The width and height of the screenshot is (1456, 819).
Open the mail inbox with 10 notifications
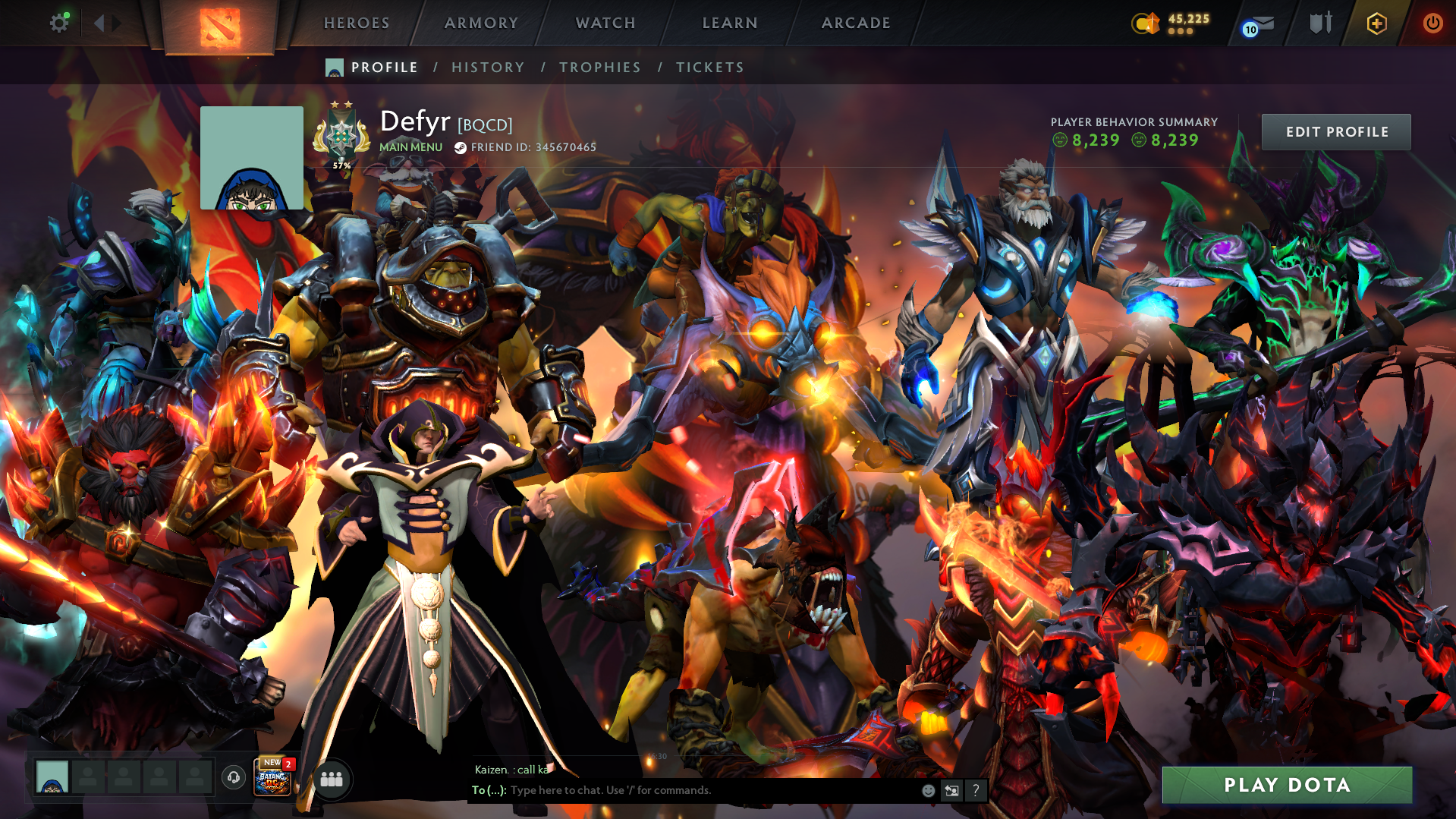click(x=1259, y=25)
